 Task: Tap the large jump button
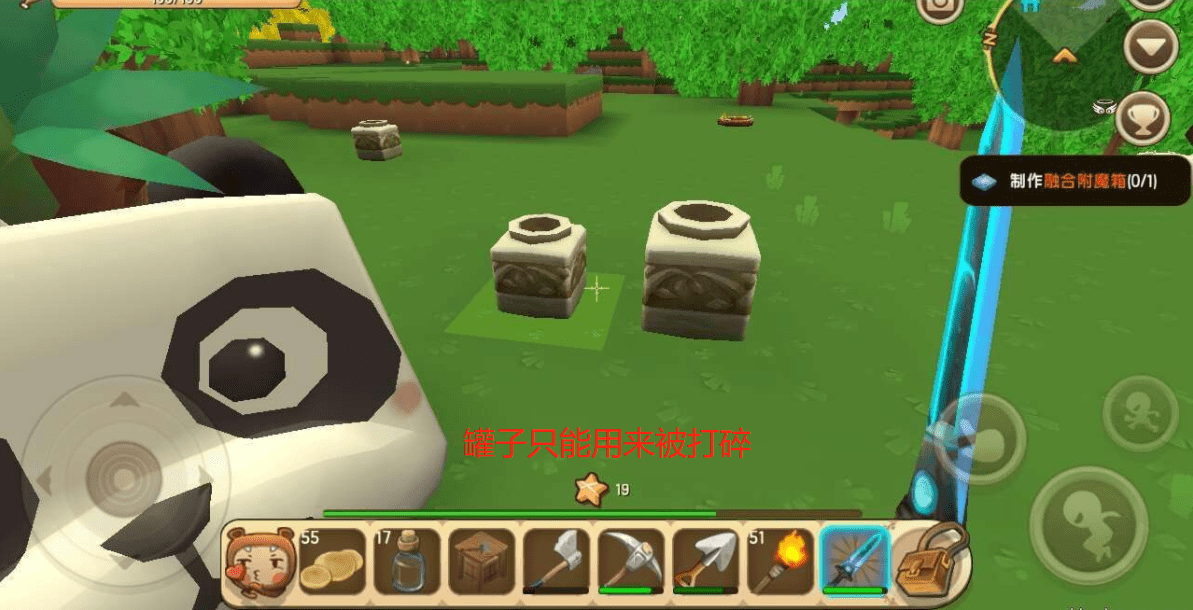[1087, 524]
